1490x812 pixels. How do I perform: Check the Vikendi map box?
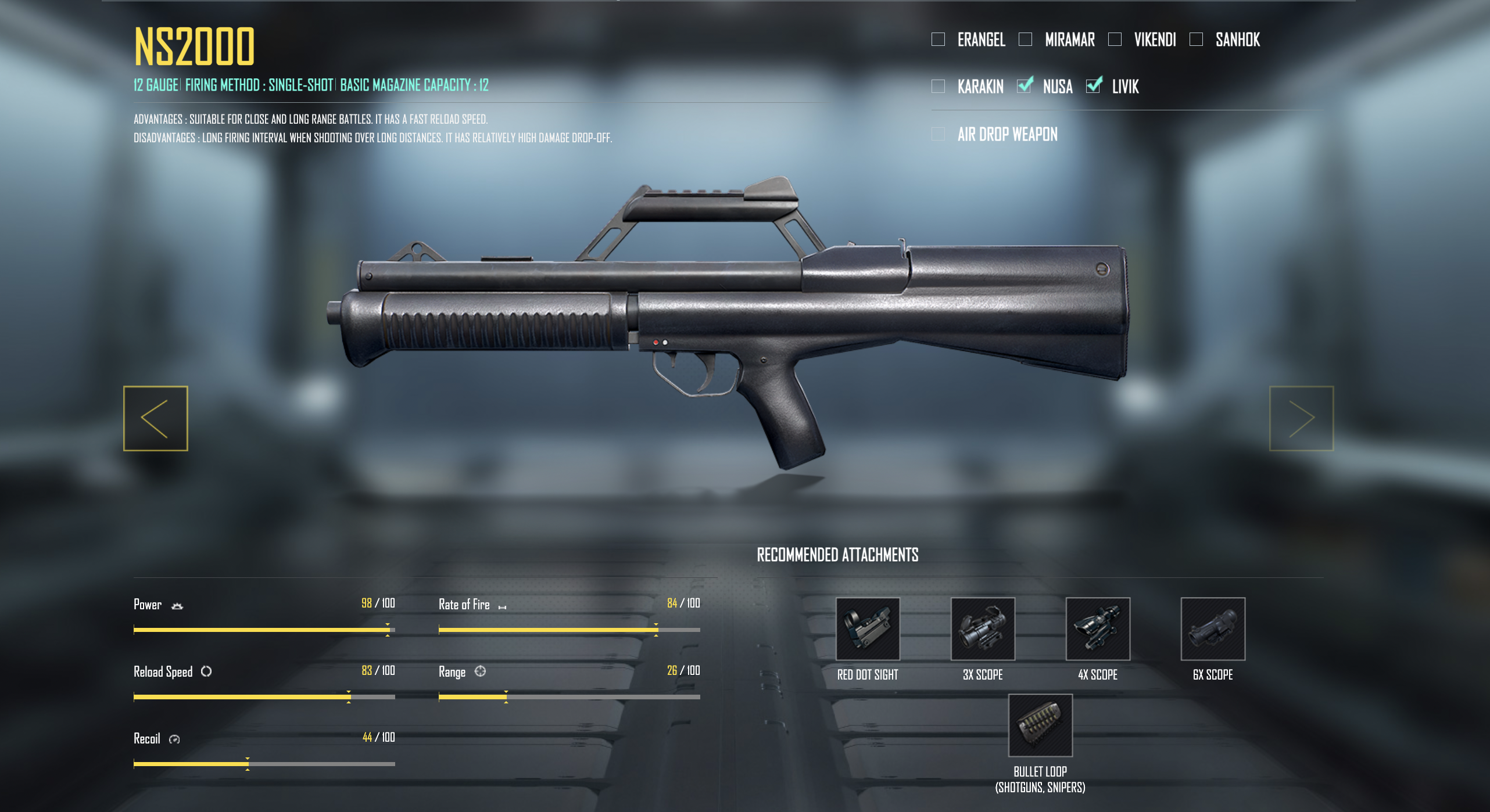1115,39
